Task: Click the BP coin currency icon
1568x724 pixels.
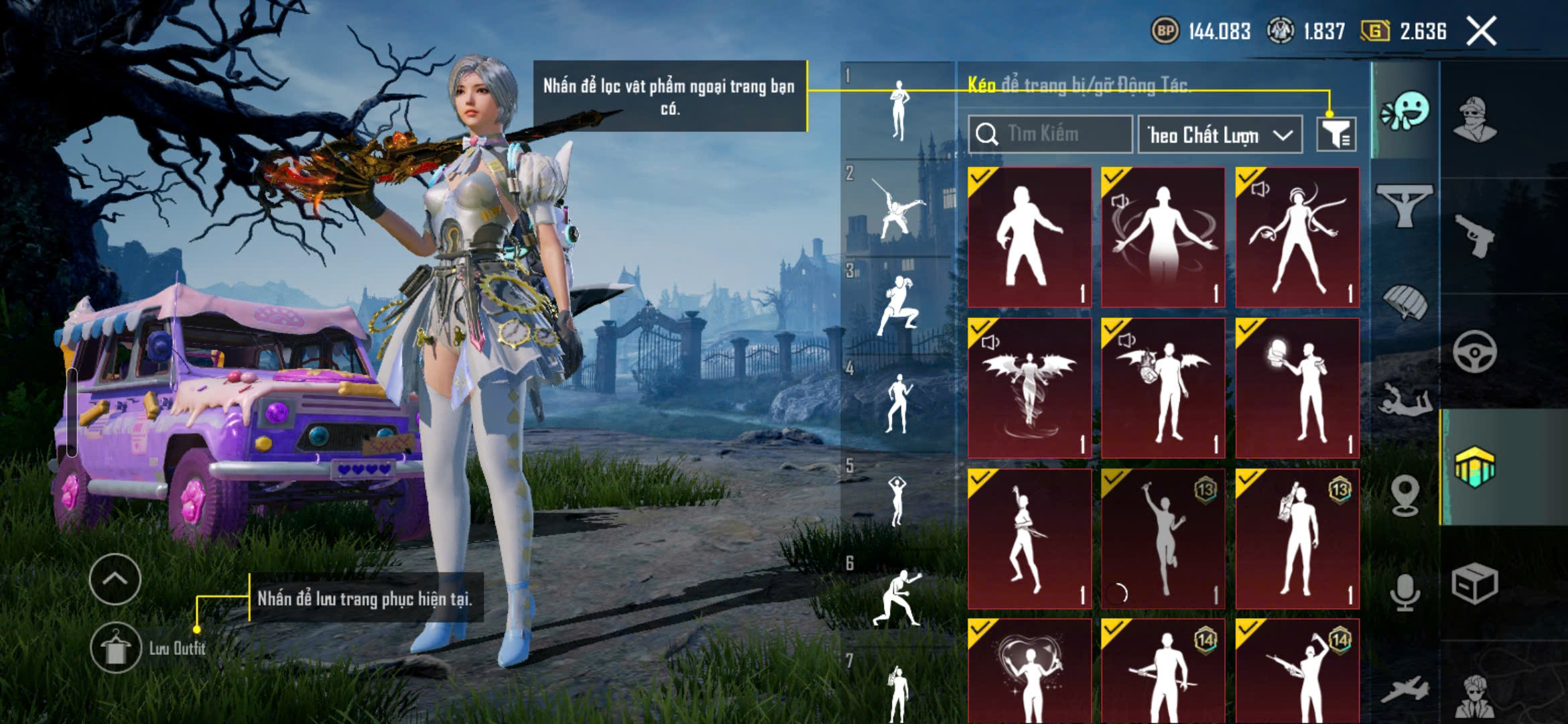Action: [x=1165, y=31]
